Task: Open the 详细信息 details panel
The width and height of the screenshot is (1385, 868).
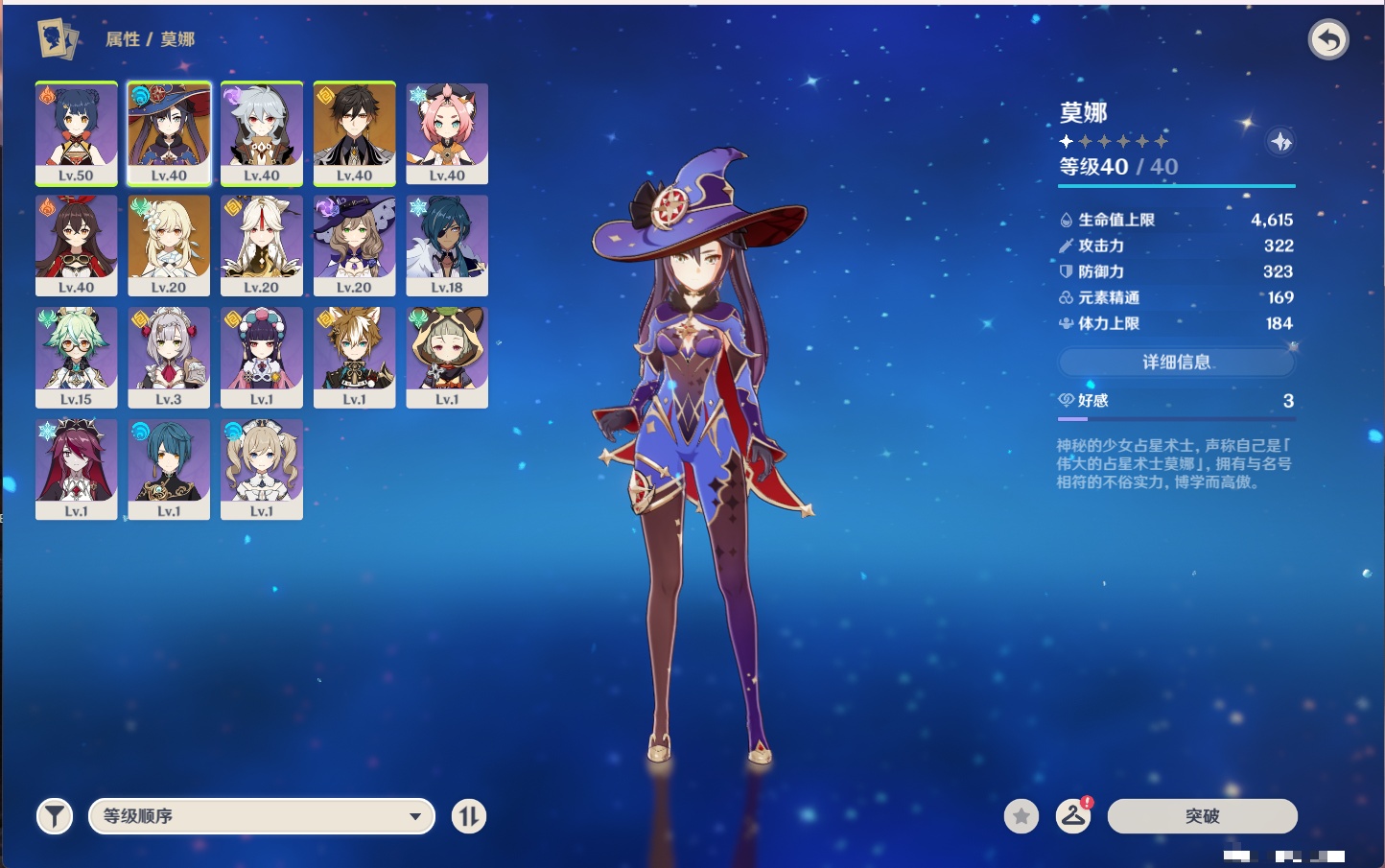Action: coord(1176,362)
